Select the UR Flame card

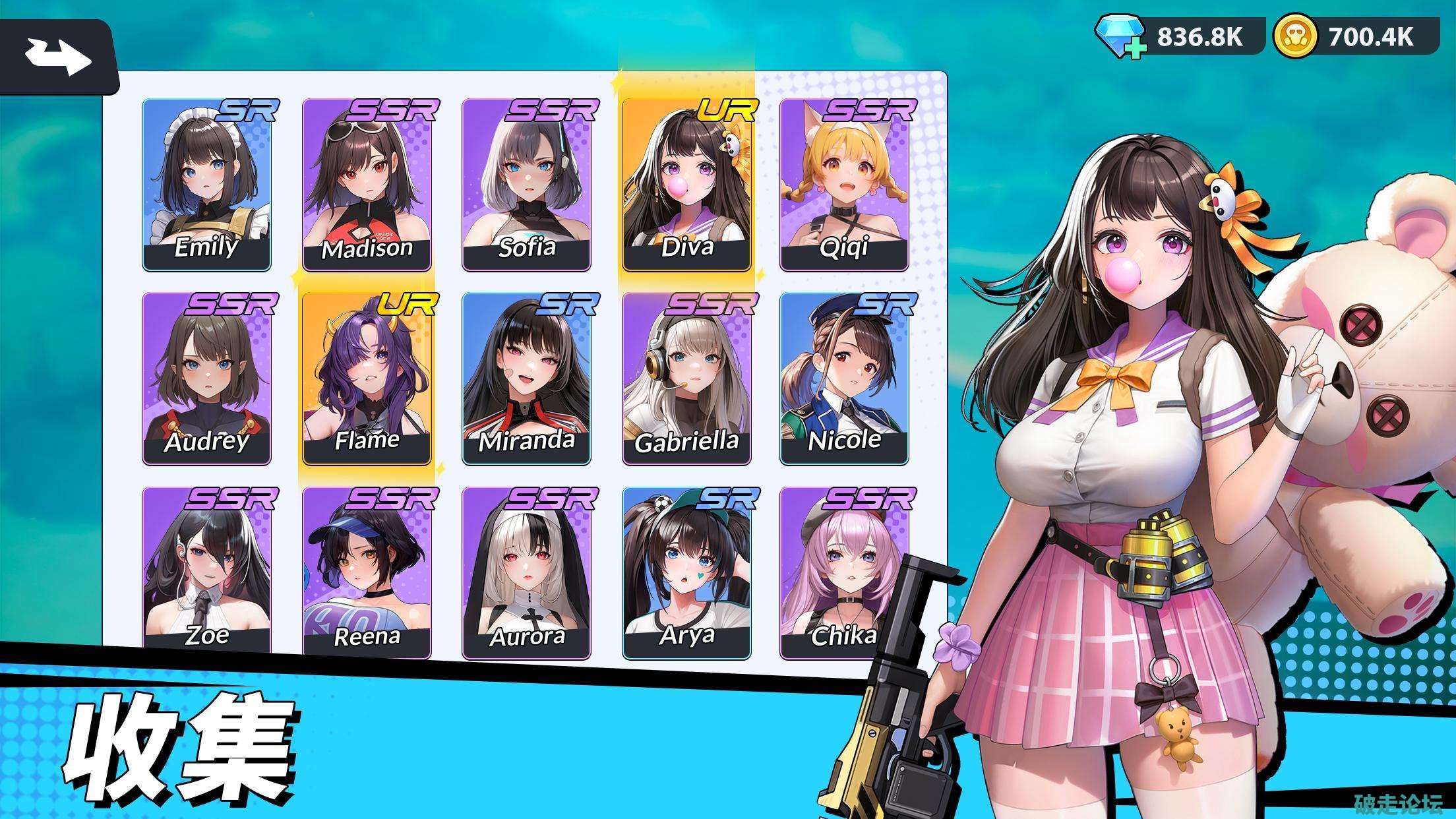(367, 379)
